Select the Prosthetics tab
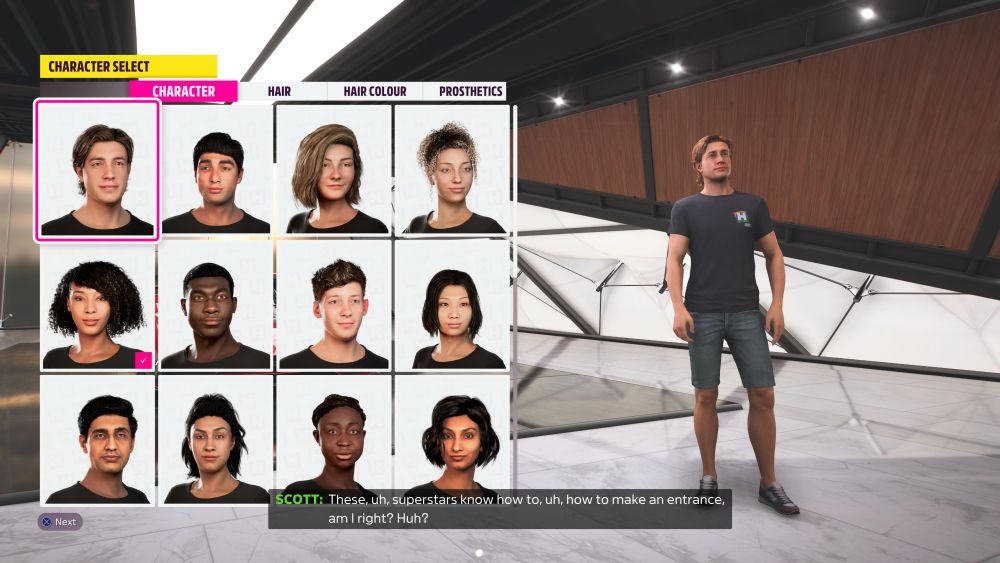1000x563 pixels. tap(470, 91)
